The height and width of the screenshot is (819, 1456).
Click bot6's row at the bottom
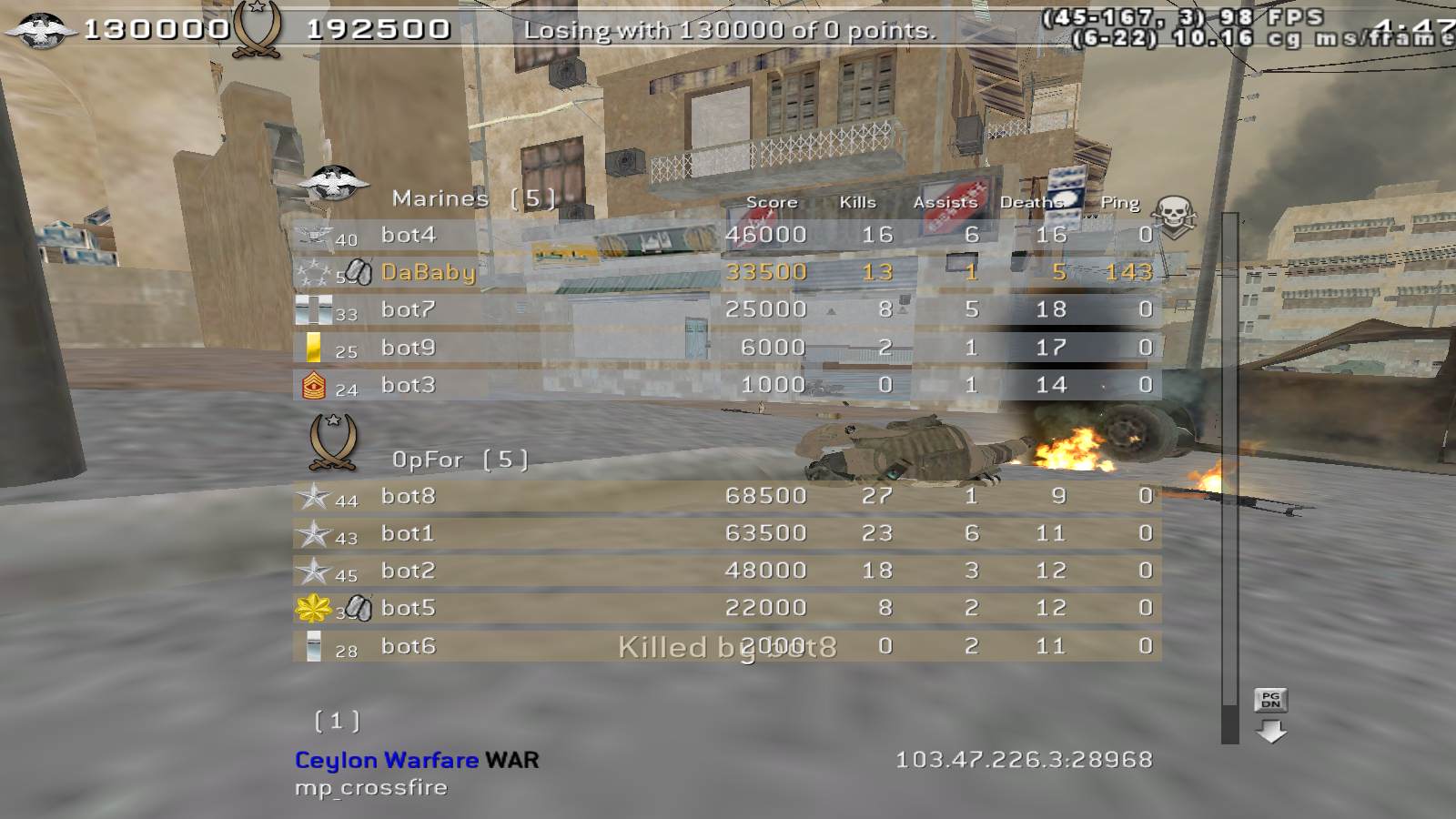(726, 646)
